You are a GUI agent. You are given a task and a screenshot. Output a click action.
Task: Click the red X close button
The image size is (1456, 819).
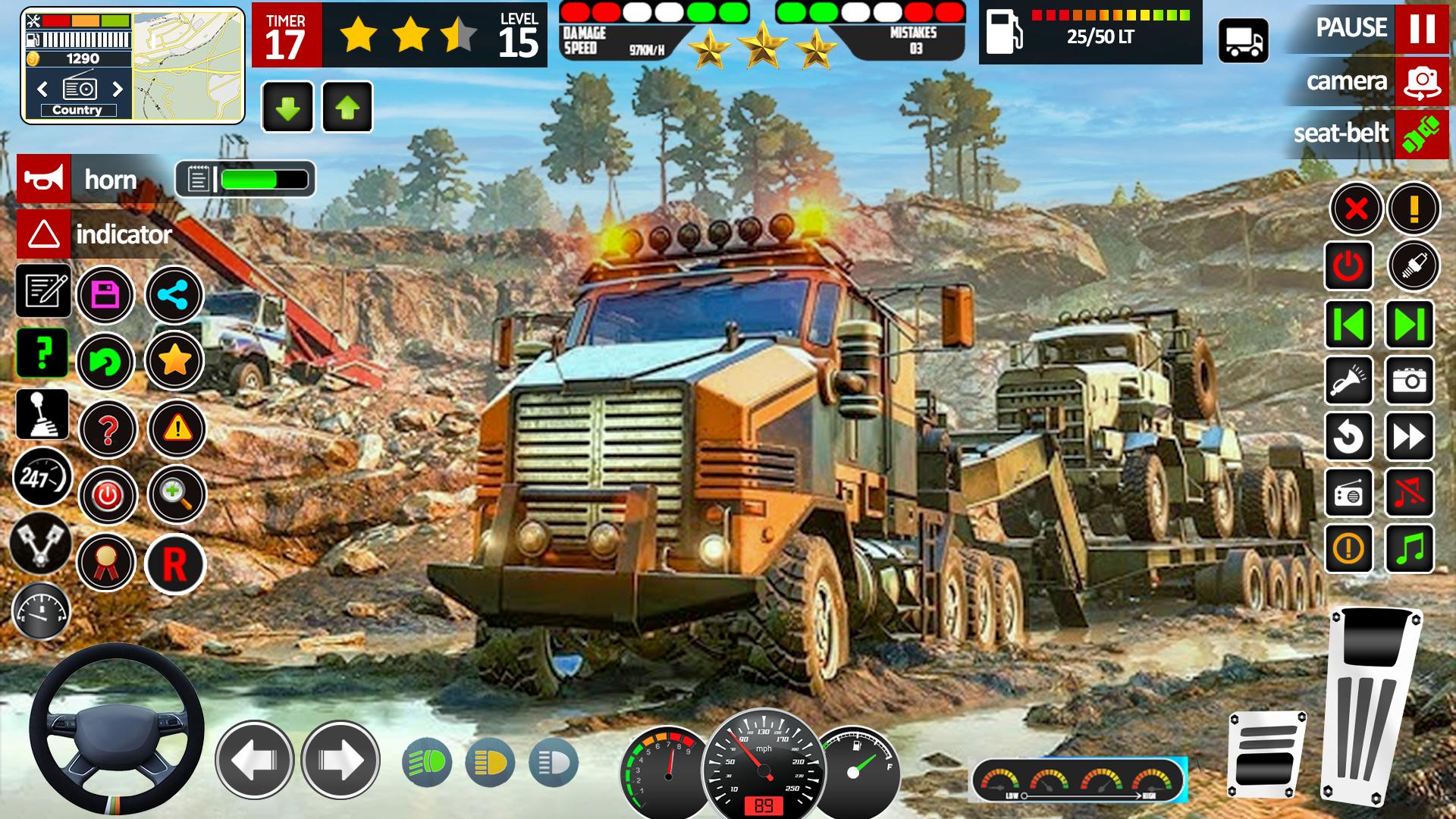point(1356,209)
